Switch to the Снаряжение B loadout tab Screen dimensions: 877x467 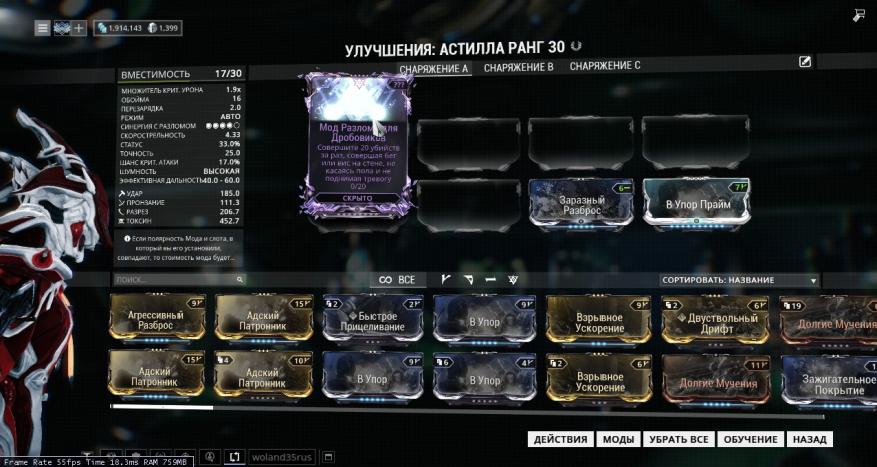518,67
